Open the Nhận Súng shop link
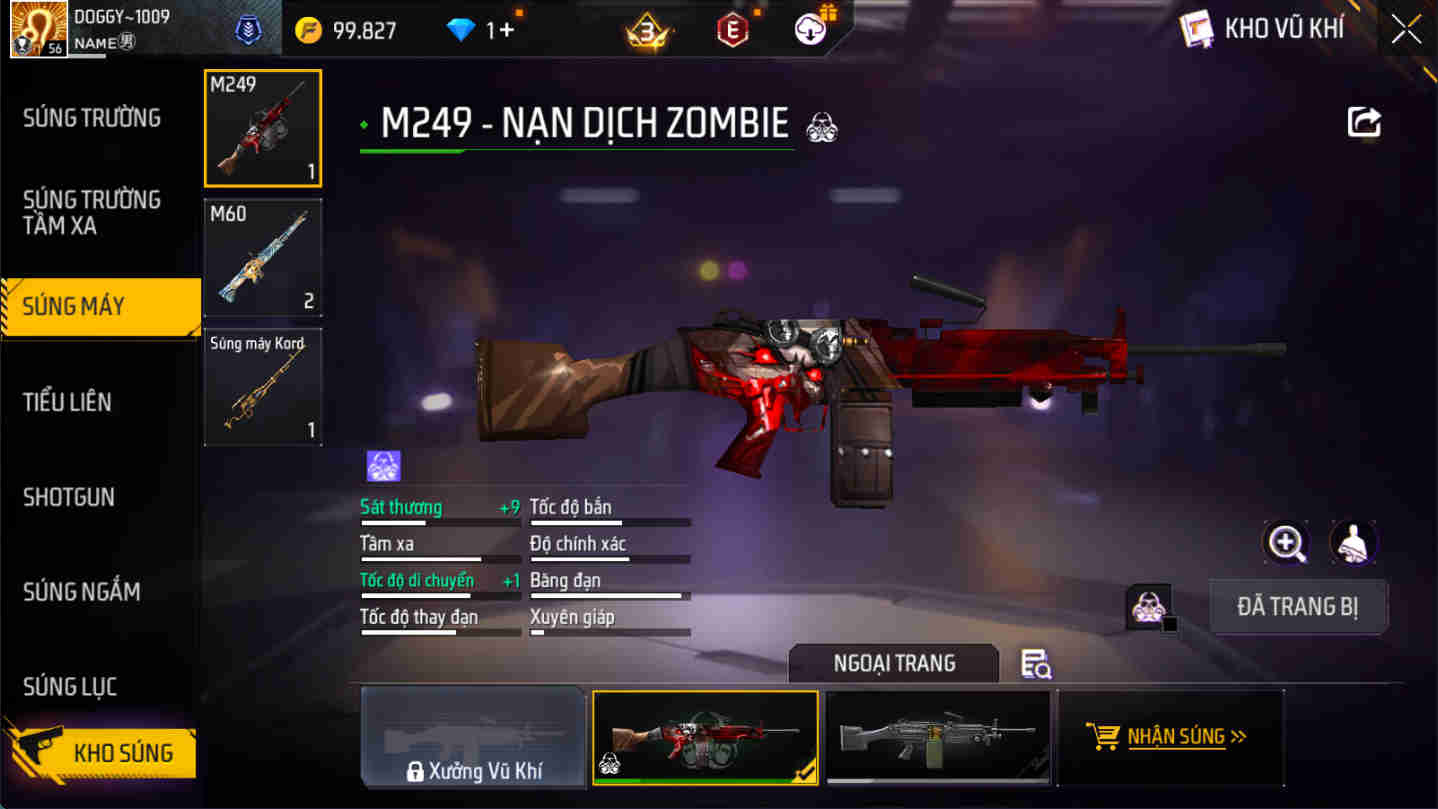 [1170, 737]
